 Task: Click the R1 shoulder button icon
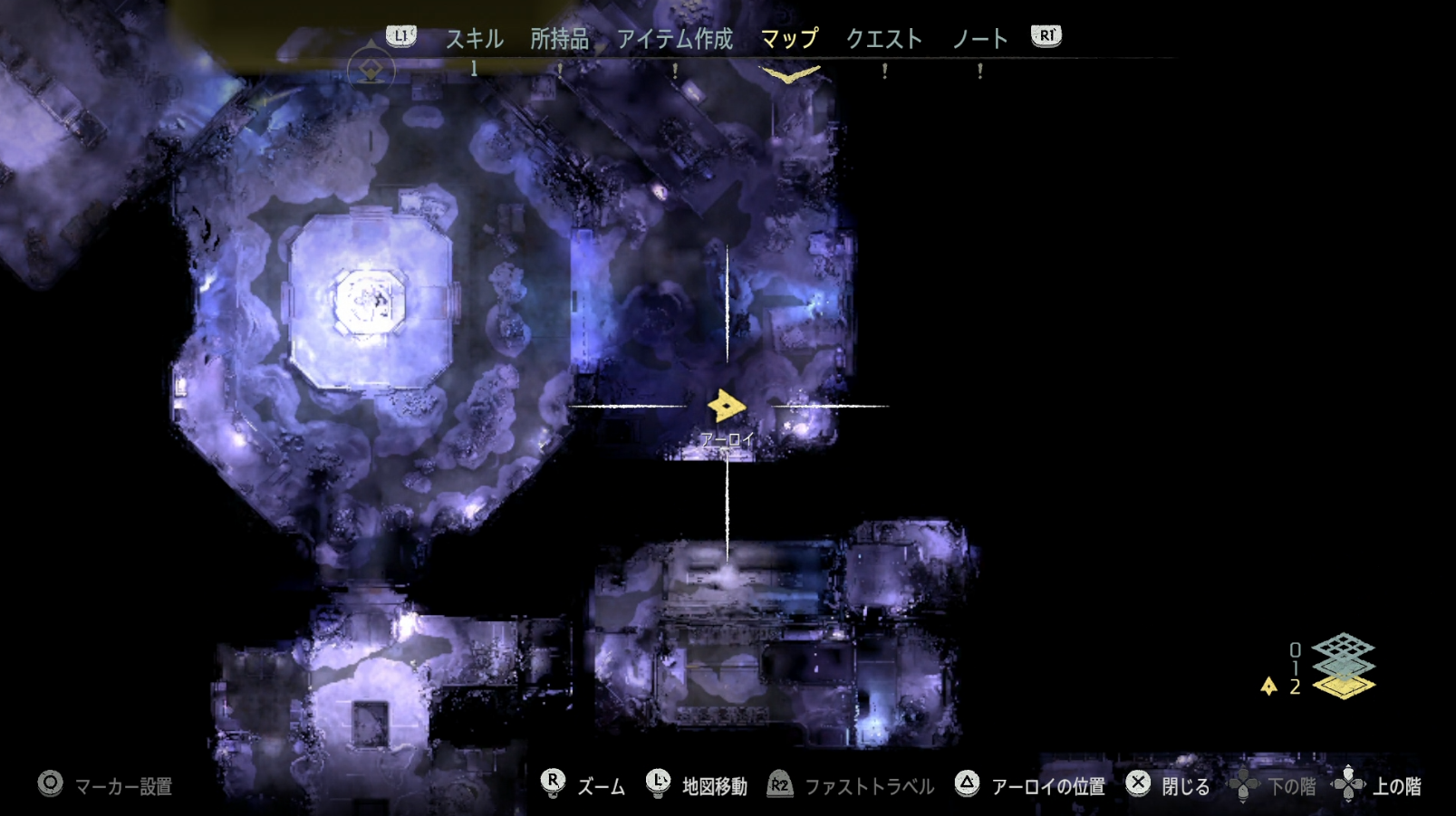(x=1045, y=38)
